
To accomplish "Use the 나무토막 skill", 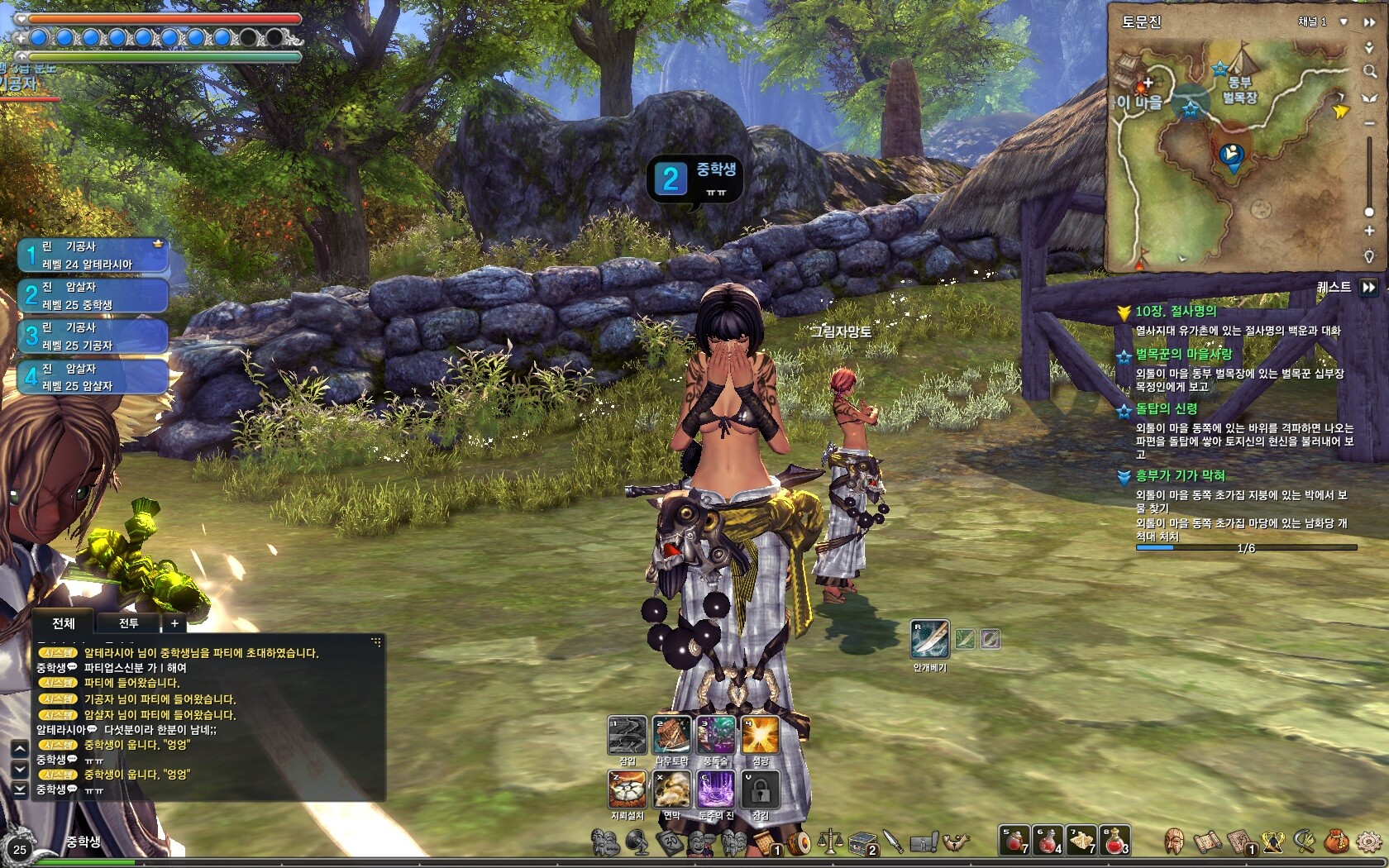I will (x=671, y=736).
